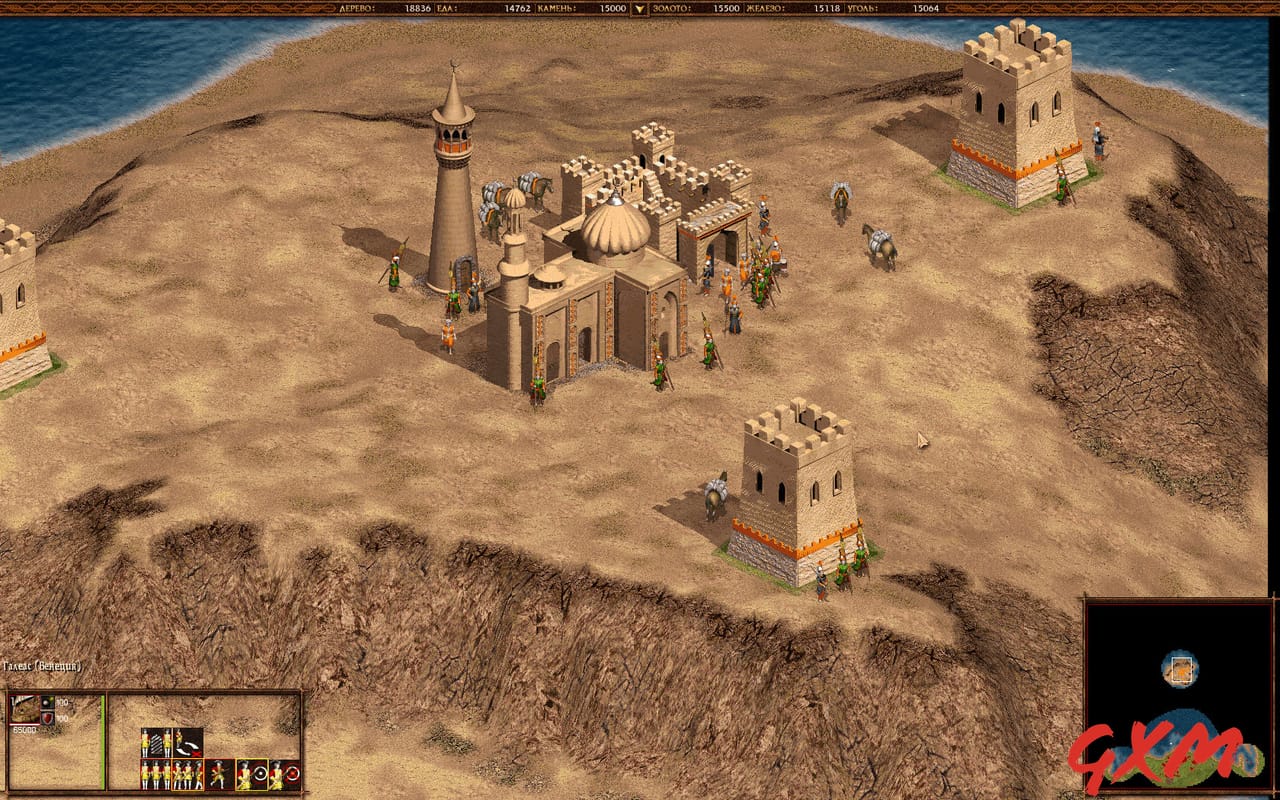Select the three-soldier line formation icon
This screenshot has width=1280, height=800.
coord(155,775)
